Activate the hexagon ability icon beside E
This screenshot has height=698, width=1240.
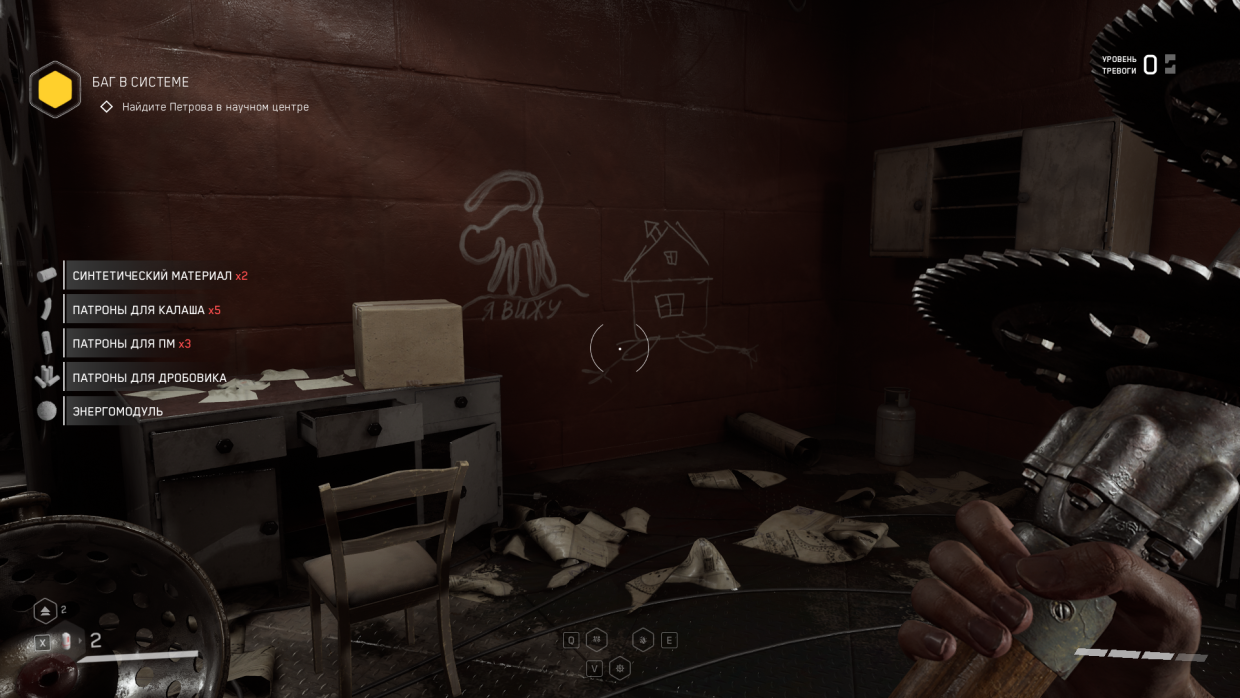tap(643, 640)
